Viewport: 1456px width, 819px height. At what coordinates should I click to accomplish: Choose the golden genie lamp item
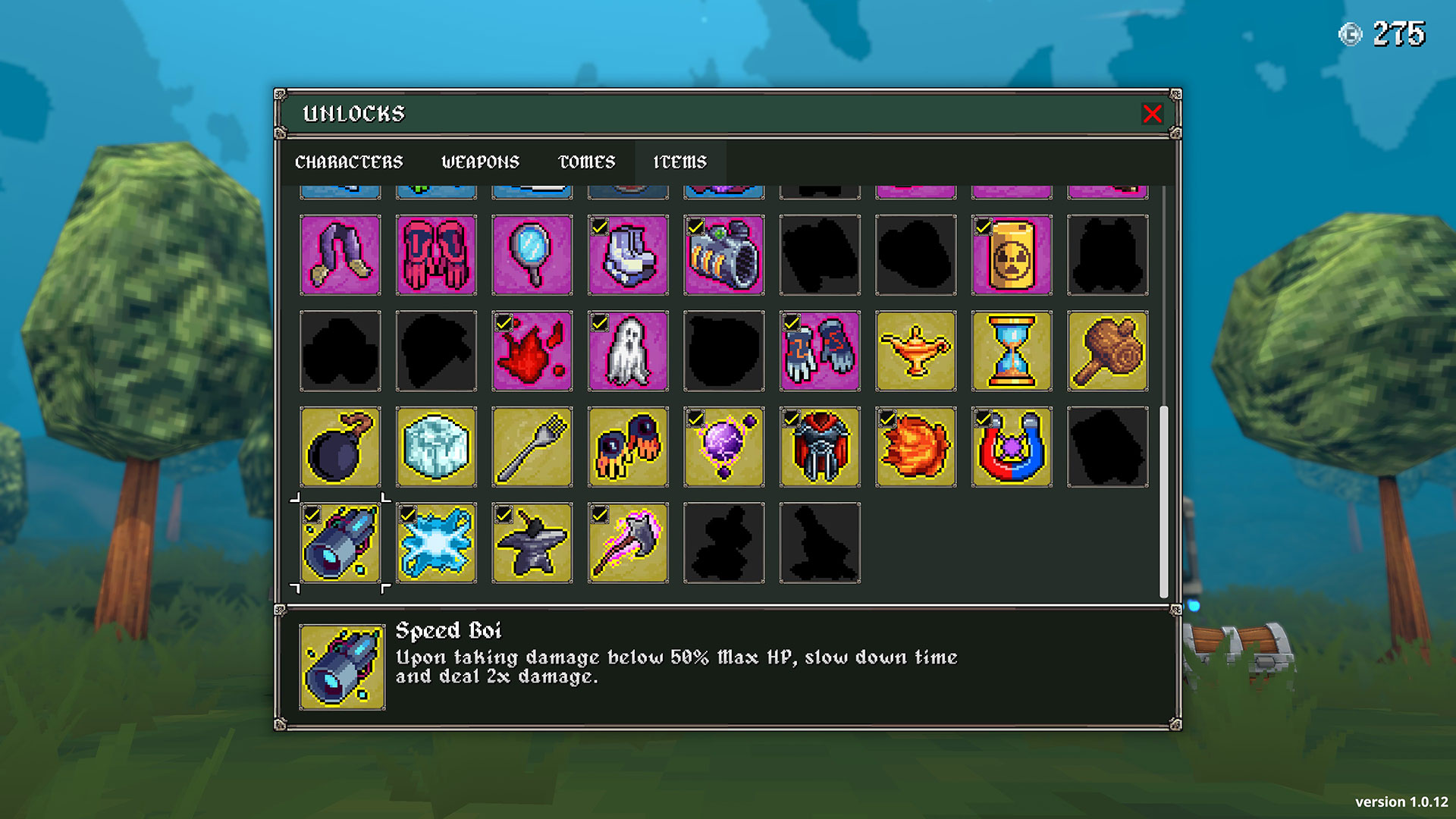point(916,351)
